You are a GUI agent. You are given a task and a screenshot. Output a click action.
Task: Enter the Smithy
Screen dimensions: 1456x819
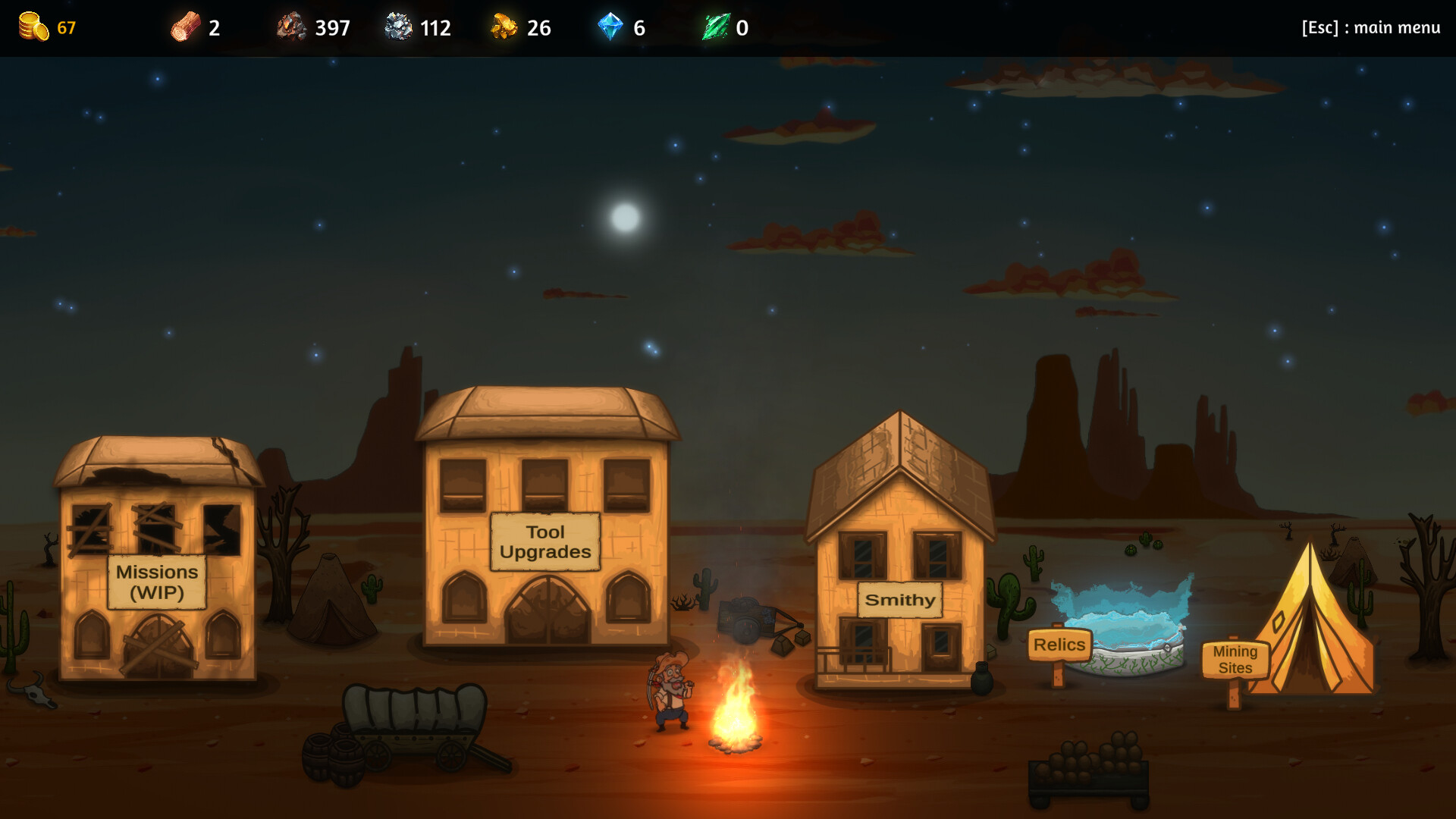coord(900,600)
